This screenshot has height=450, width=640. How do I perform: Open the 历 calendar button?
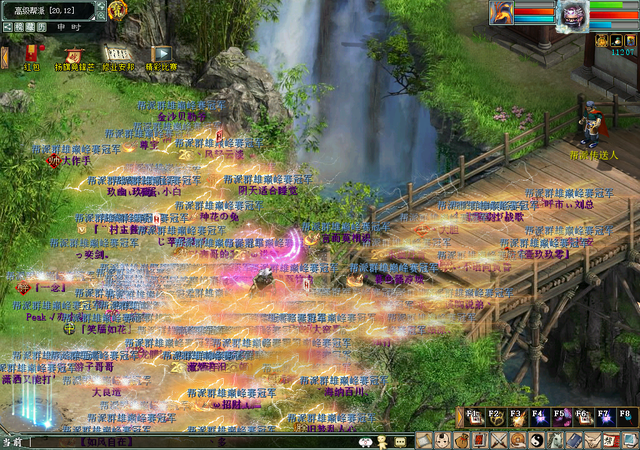pos(43,27)
